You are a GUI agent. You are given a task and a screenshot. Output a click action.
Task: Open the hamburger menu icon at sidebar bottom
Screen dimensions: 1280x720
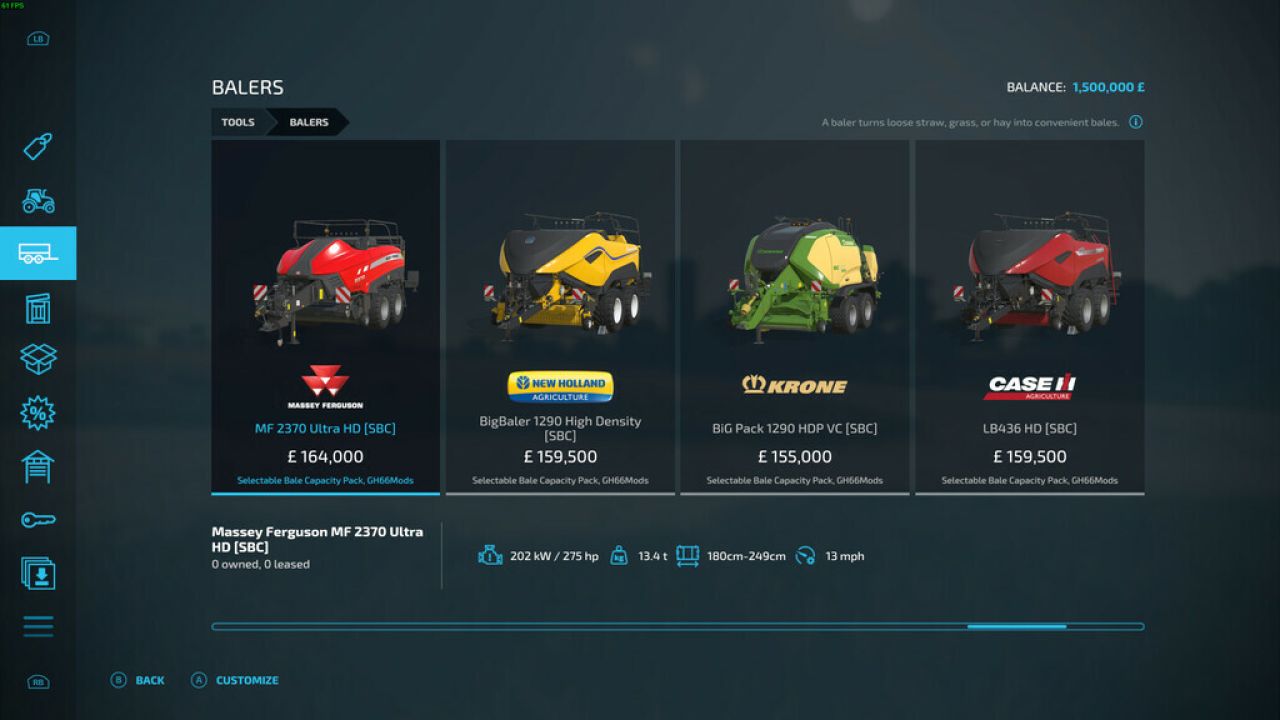click(38, 626)
